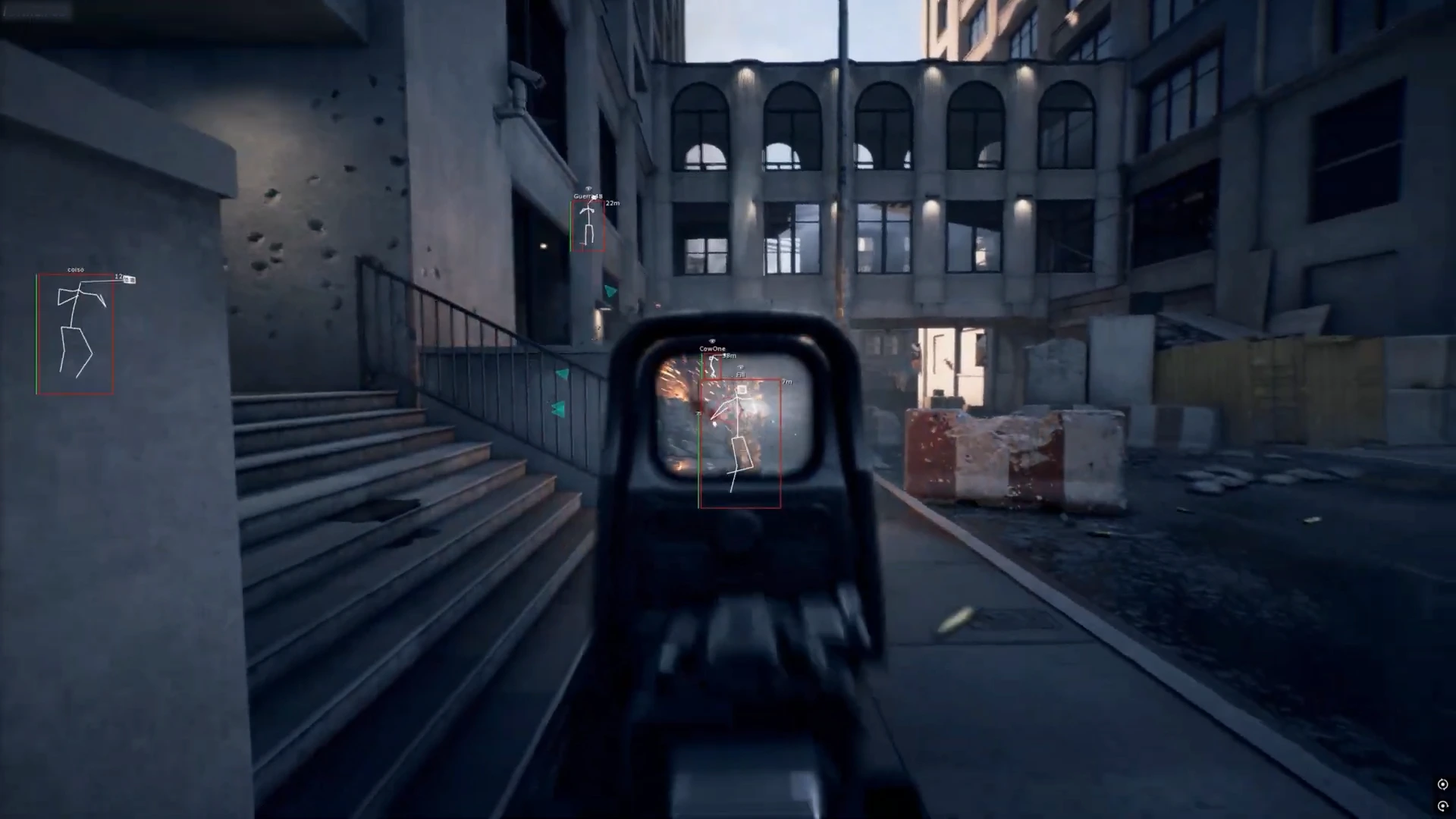Click the green health bar beside coiso's box

click(36, 332)
